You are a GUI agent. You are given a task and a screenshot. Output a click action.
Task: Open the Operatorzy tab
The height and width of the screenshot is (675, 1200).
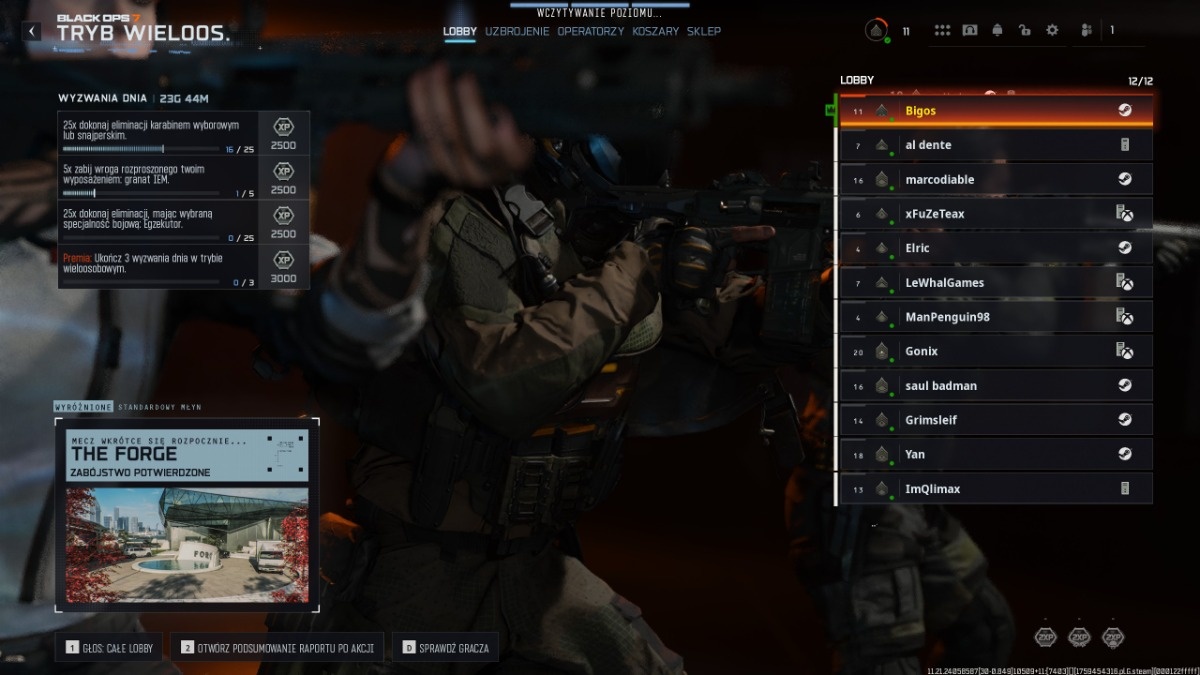pos(591,31)
